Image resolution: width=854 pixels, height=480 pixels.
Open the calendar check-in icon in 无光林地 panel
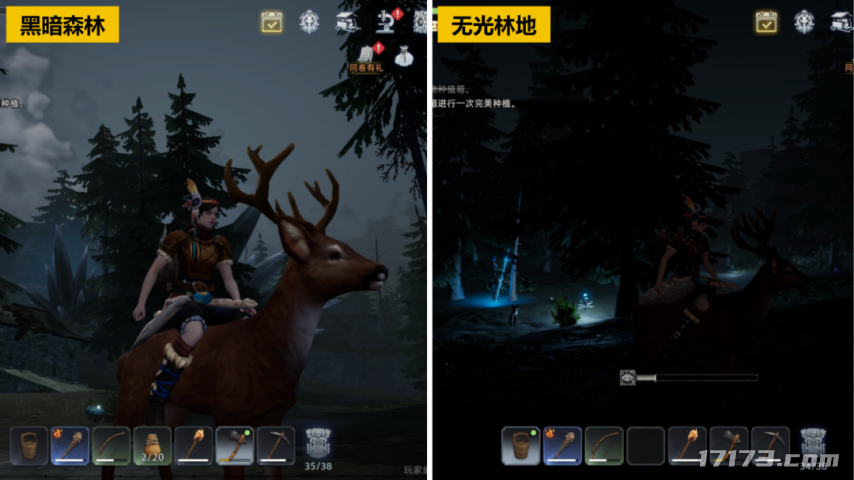coord(766,21)
